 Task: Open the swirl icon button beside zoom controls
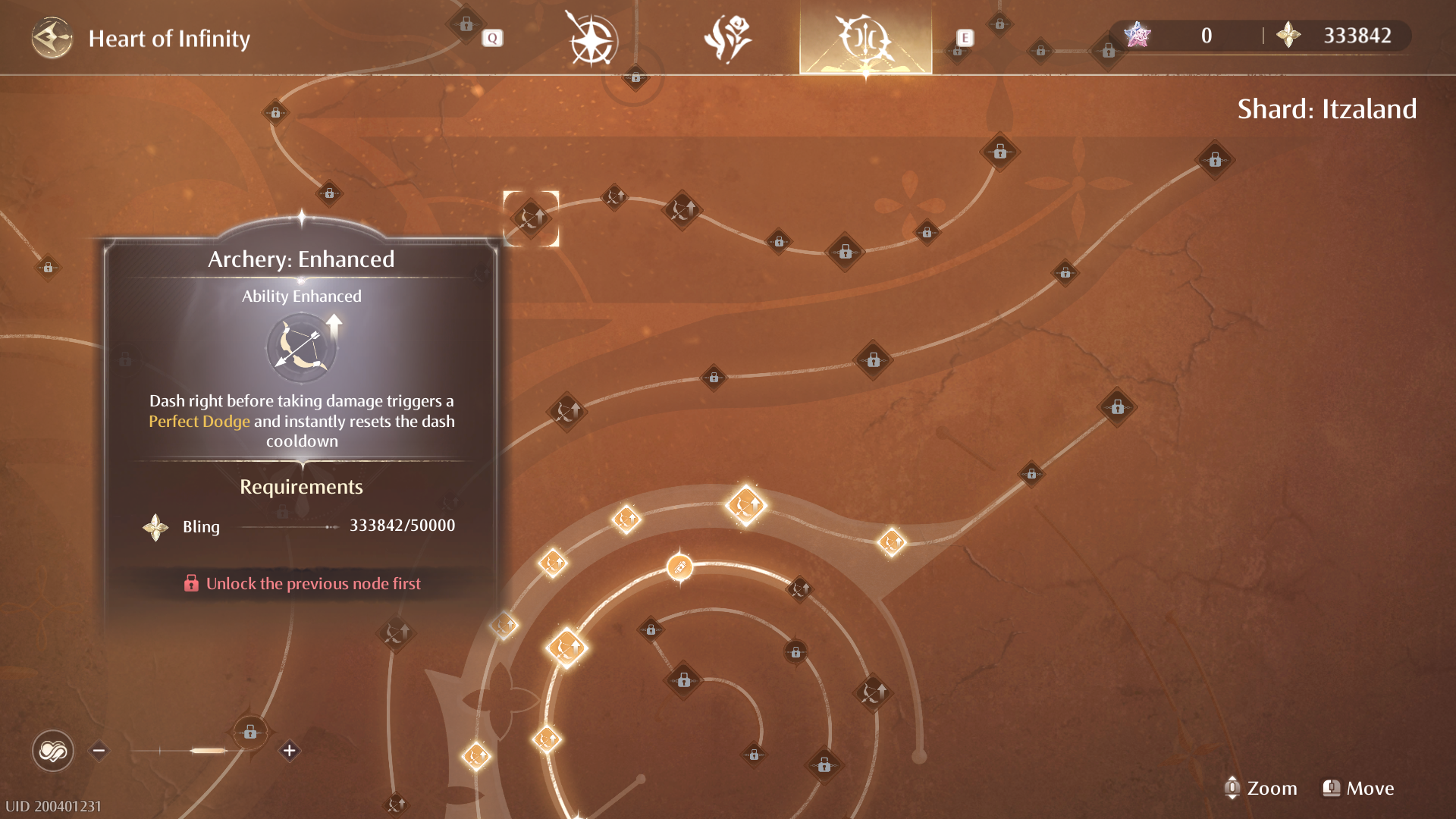tap(52, 751)
